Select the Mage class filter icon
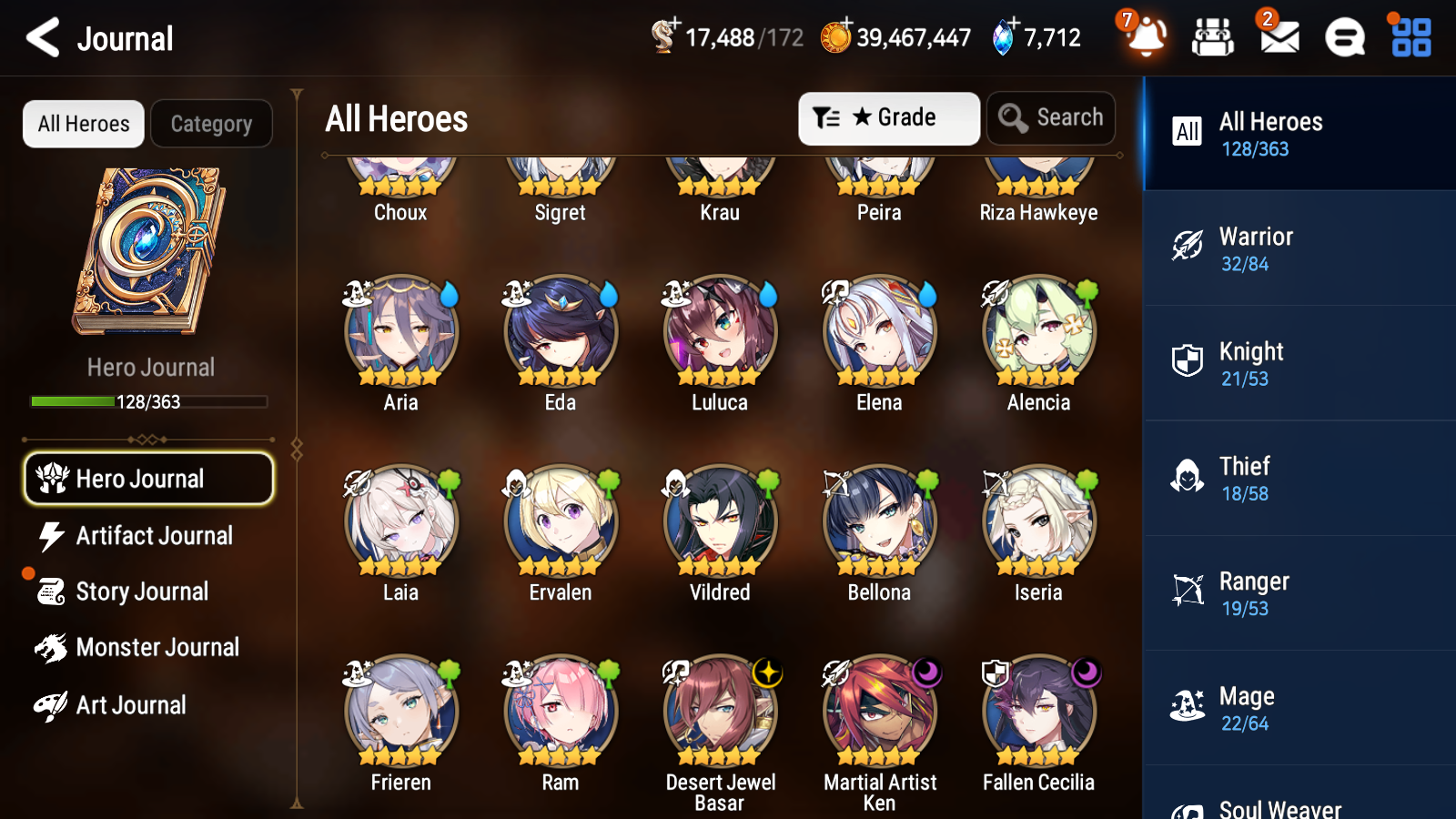This screenshot has width=1456, height=819. pos(1188,705)
